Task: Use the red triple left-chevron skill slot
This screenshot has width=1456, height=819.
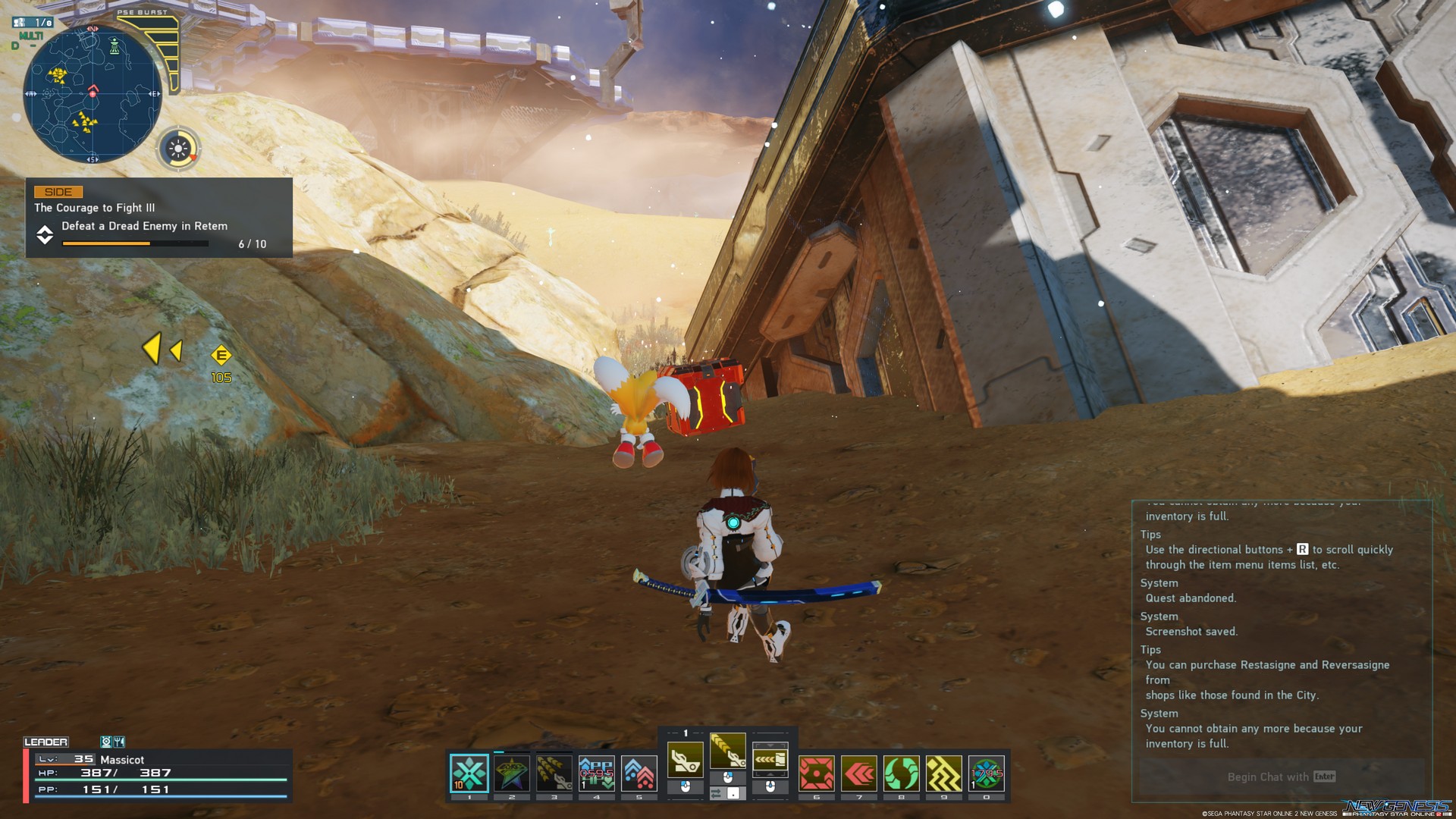Action: coord(858,773)
